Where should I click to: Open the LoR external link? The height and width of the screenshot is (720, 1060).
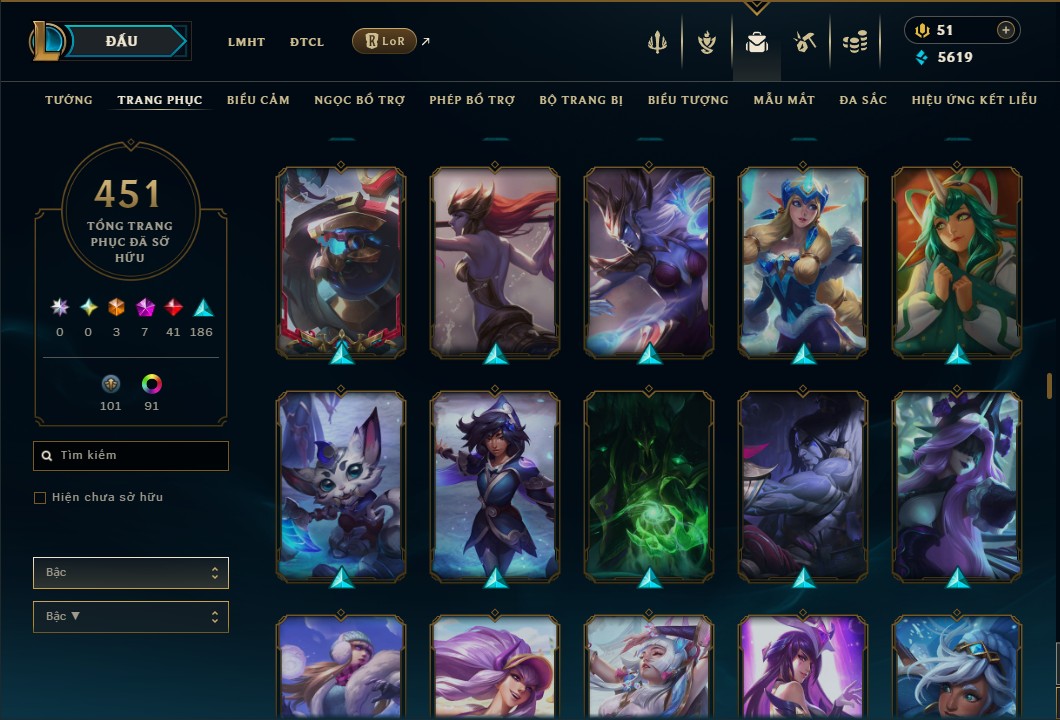tap(385, 41)
